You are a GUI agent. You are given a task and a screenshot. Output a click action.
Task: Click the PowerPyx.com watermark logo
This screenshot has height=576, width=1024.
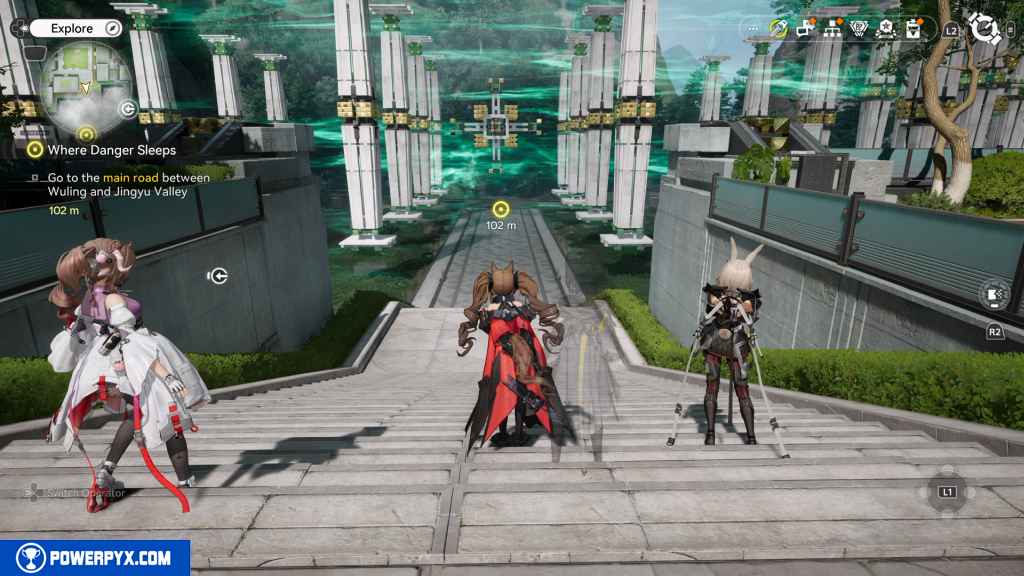tap(95, 558)
